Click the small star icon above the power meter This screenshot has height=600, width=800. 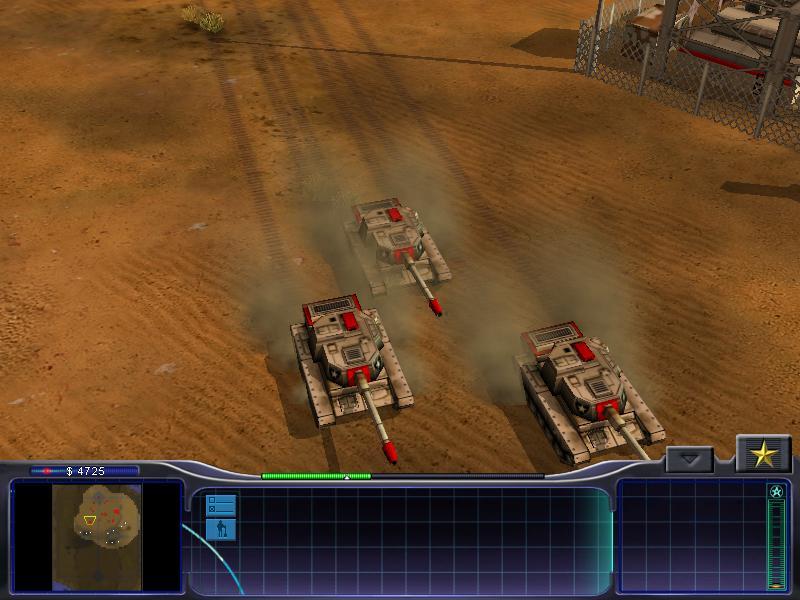(x=776, y=491)
